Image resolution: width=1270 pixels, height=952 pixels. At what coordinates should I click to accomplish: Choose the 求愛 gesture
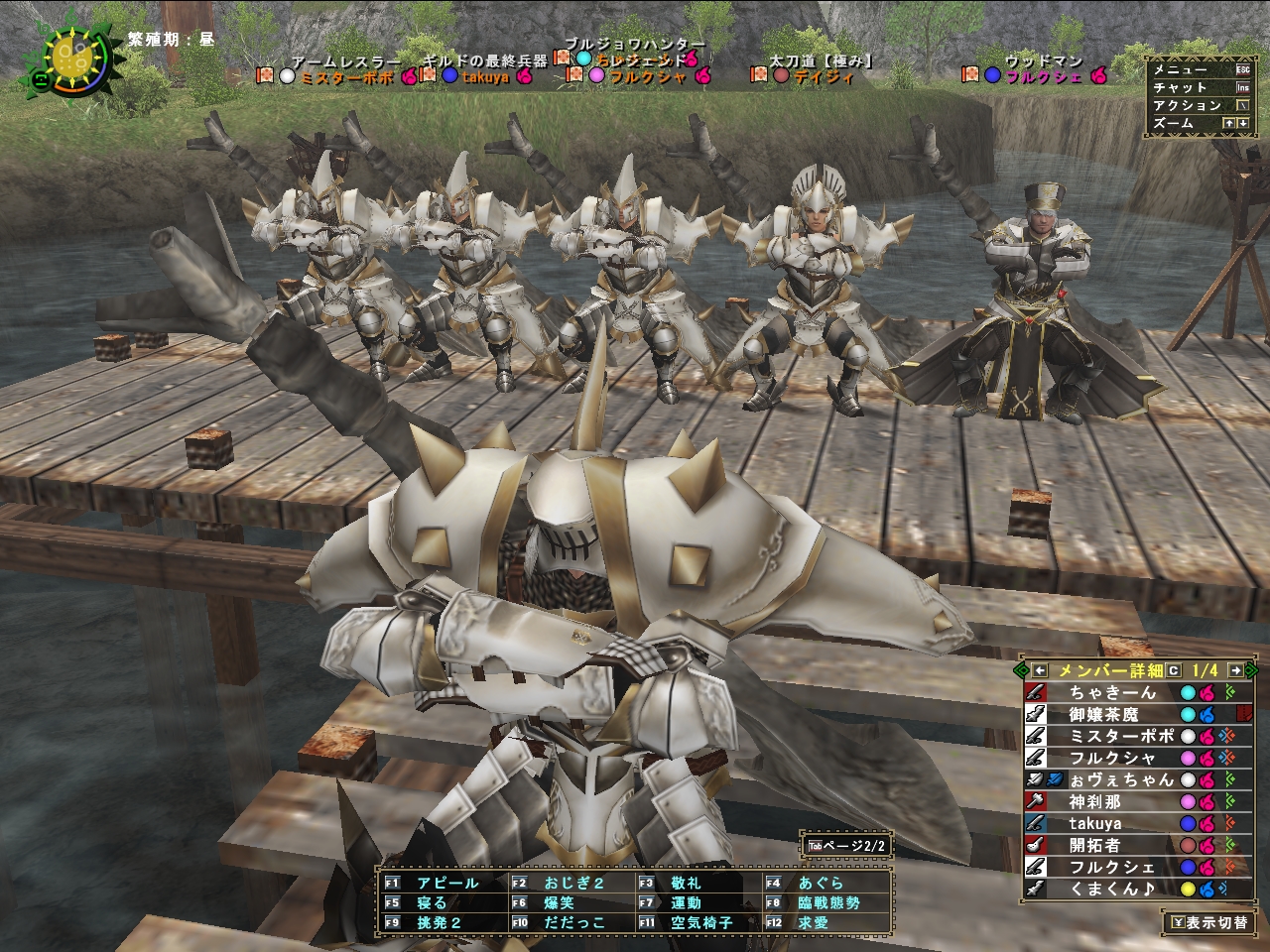tap(813, 922)
